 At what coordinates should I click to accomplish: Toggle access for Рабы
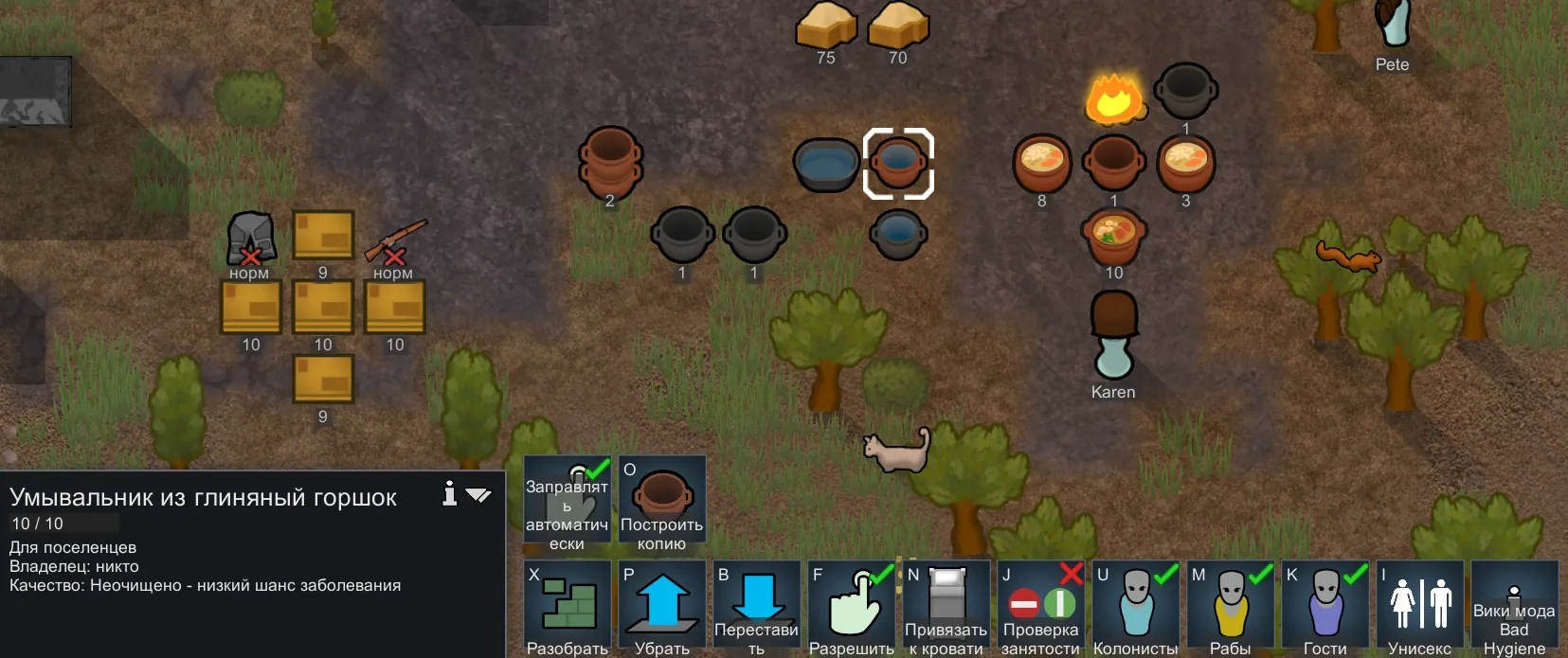1230,607
